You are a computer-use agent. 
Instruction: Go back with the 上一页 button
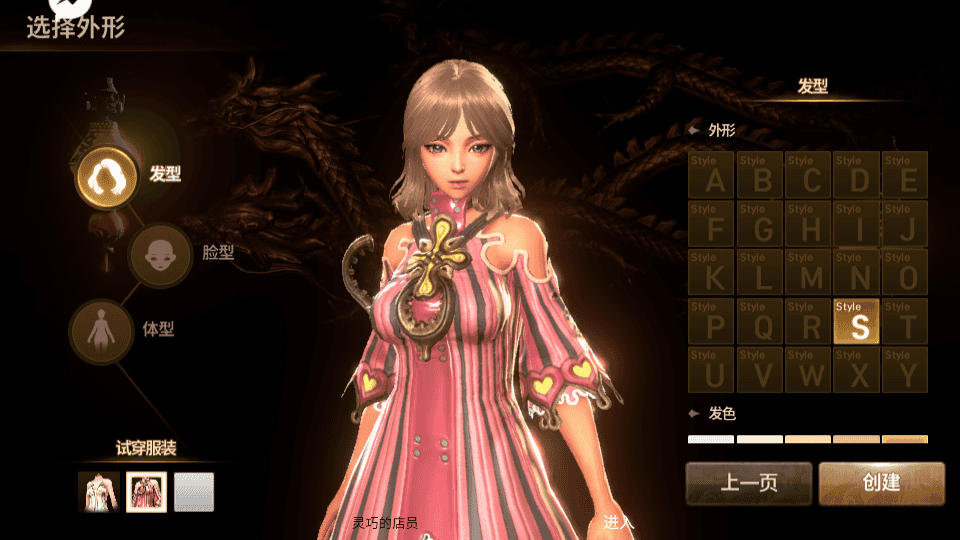click(x=748, y=483)
